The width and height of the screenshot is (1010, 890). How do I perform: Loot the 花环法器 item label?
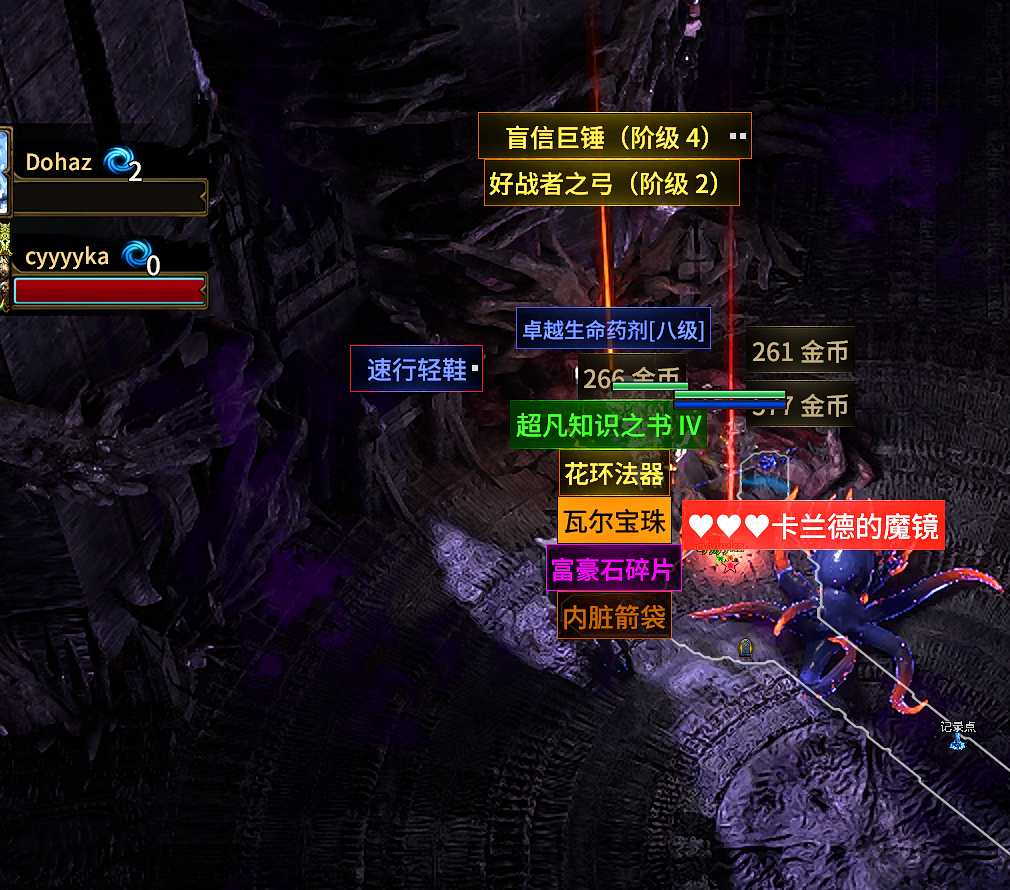(x=613, y=473)
